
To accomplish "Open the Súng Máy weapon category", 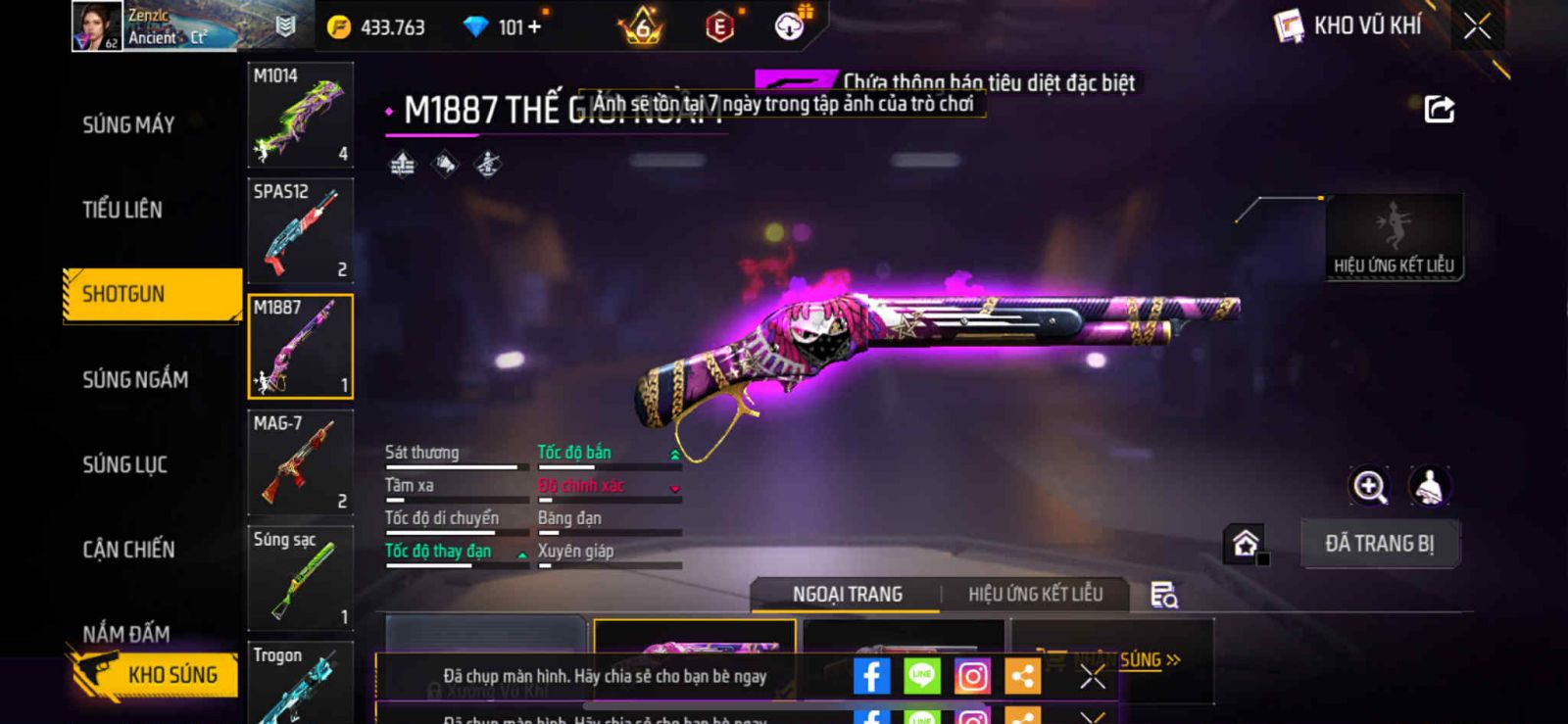I will [128, 124].
